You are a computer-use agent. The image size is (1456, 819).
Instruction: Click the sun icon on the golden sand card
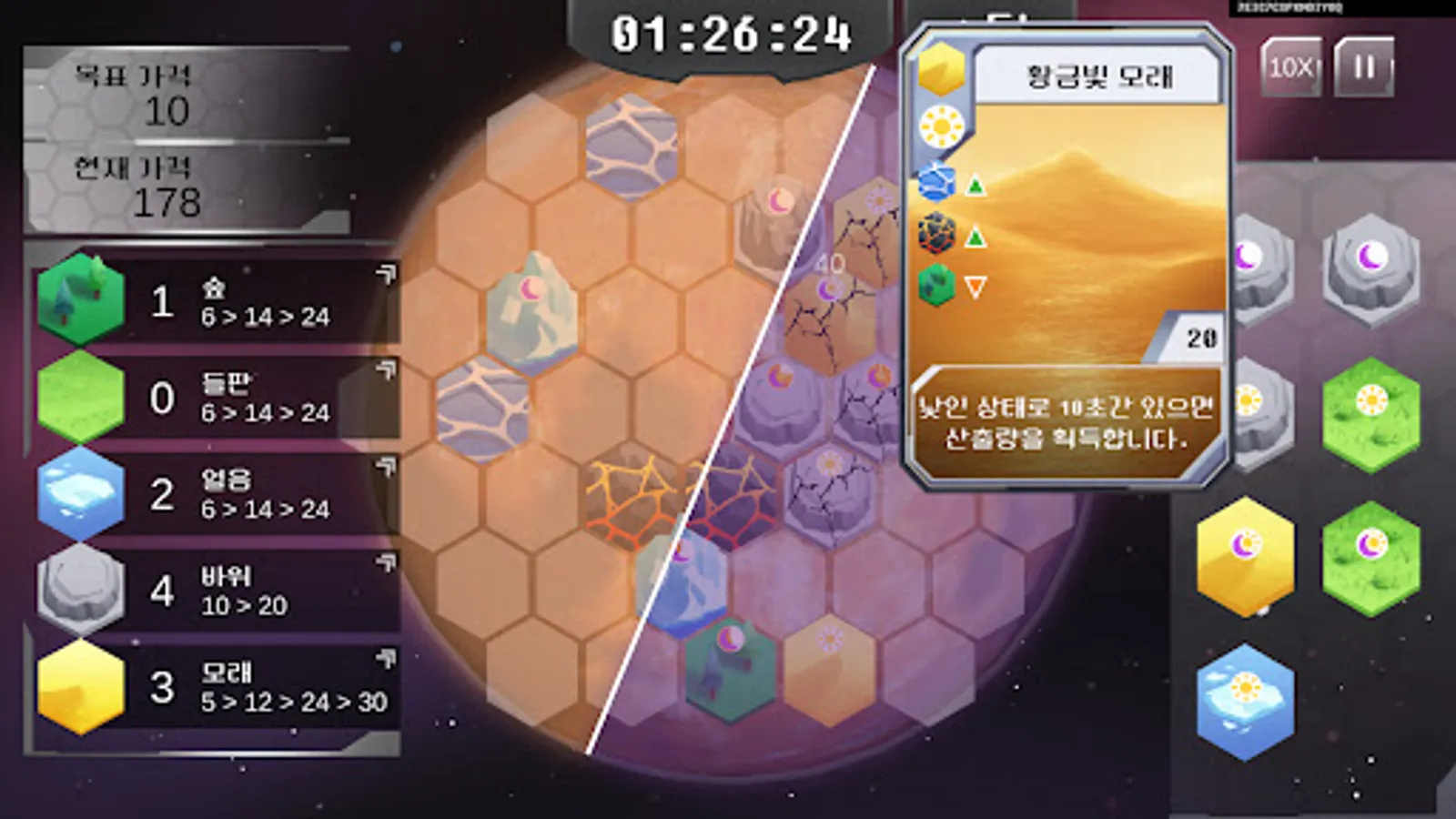[x=940, y=124]
